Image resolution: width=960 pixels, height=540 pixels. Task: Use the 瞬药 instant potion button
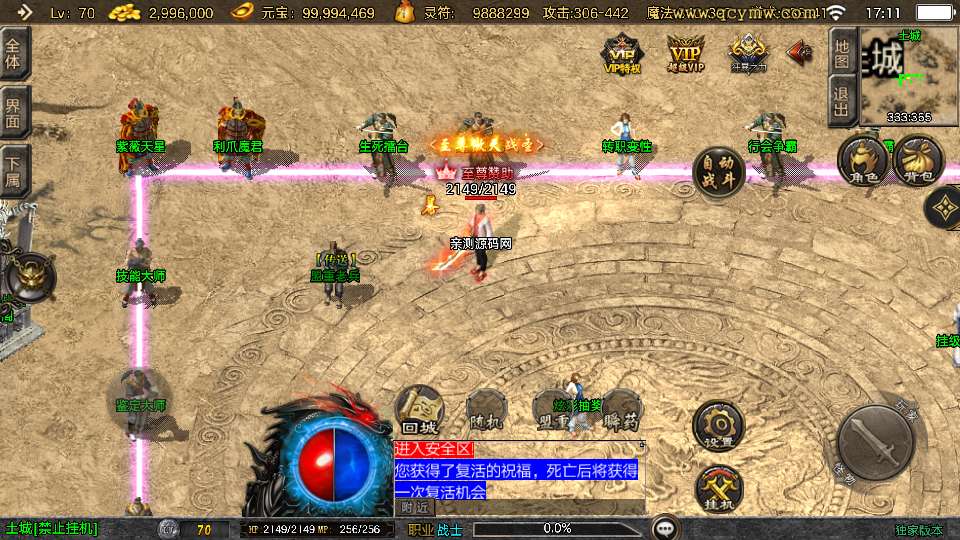click(621, 410)
